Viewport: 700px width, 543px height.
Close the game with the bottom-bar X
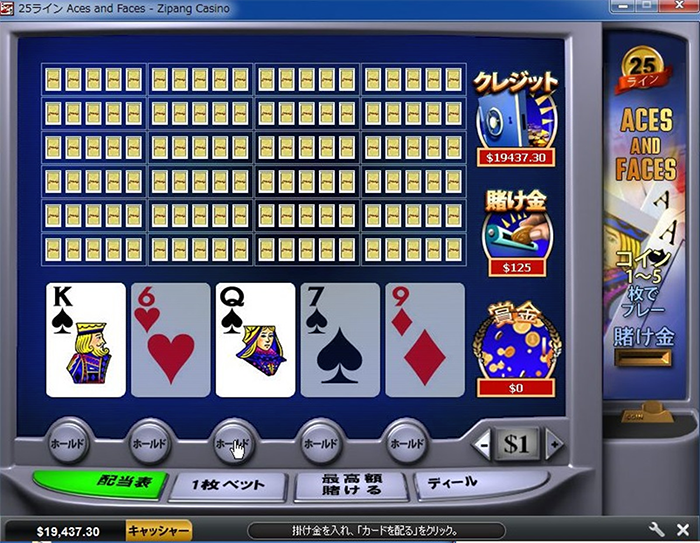[x=681, y=530]
